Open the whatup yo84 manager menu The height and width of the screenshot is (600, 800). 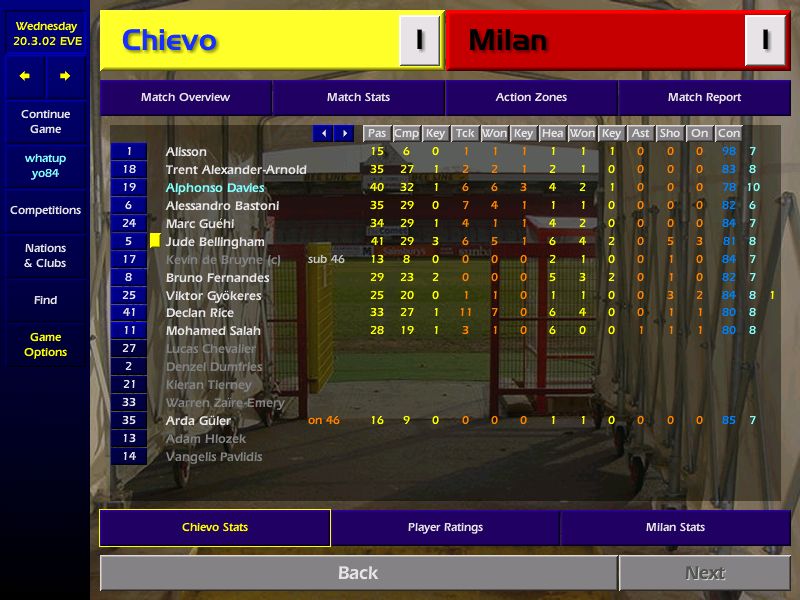coord(45,165)
